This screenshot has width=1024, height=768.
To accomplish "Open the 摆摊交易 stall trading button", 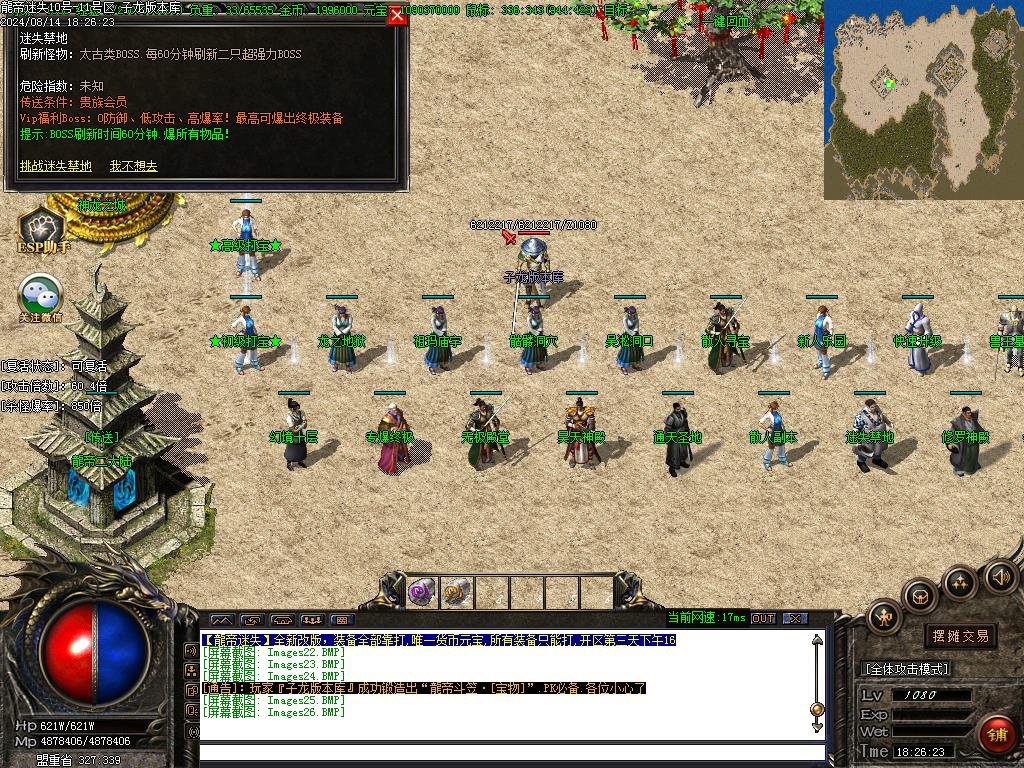I will pyautogui.click(x=959, y=636).
